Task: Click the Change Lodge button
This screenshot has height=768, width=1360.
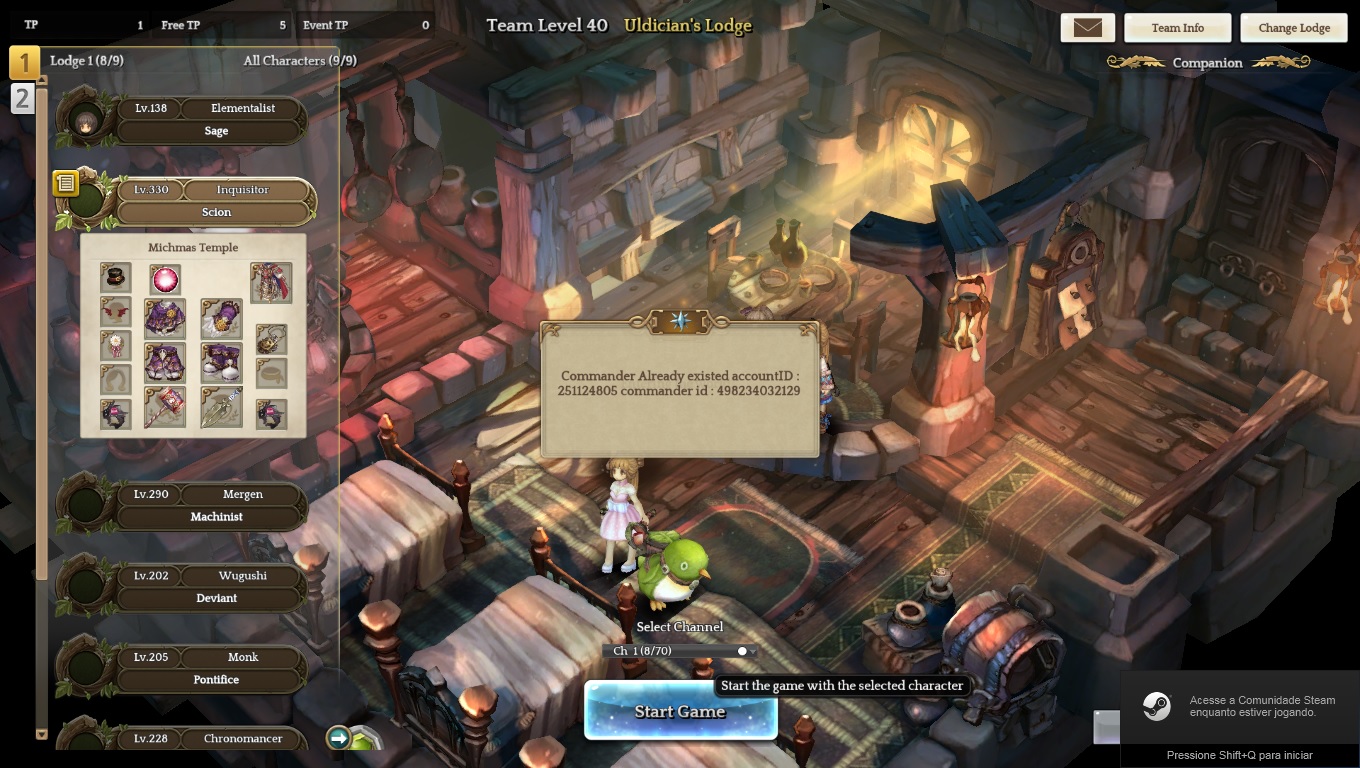Action: click(1293, 28)
